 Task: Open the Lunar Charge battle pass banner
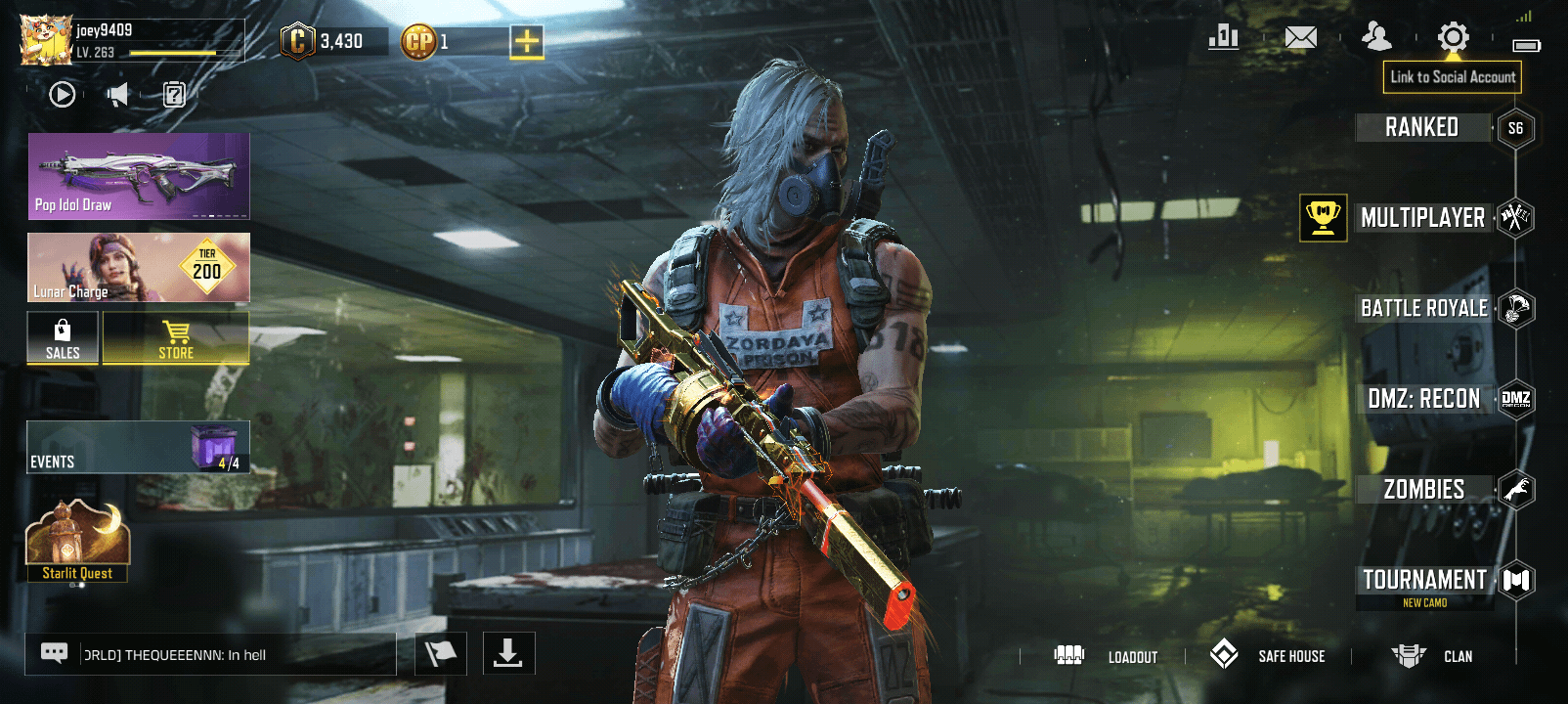pyautogui.click(x=139, y=267)
